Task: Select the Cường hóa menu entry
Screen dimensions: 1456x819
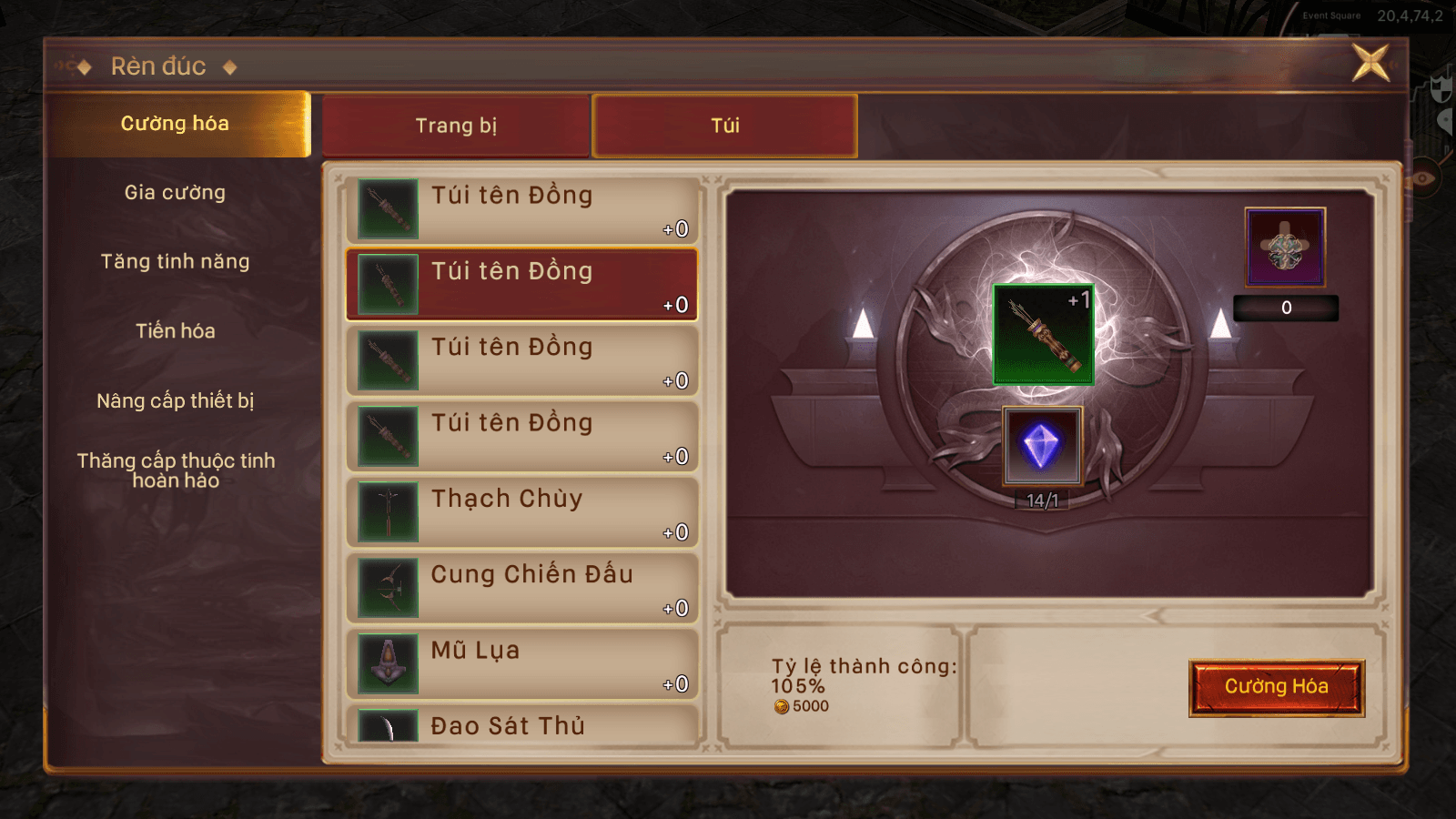Action: point(176,124)
